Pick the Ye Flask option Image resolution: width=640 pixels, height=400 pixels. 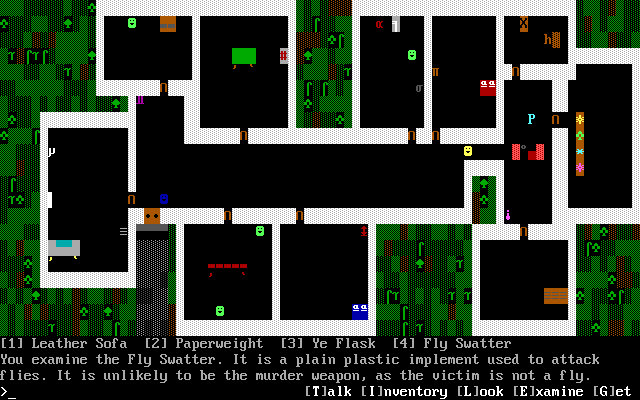tap(320, 344)
